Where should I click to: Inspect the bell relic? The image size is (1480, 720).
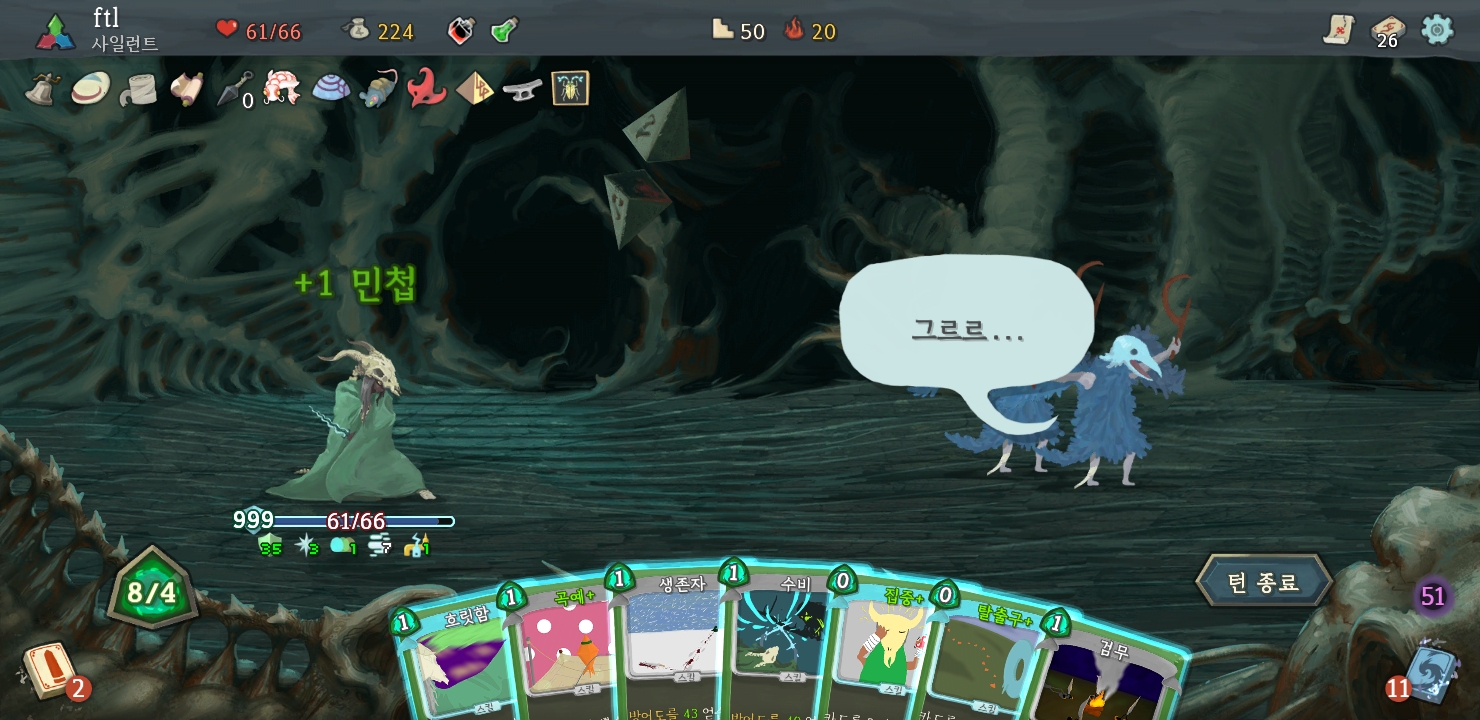click(x=43, y=89)
